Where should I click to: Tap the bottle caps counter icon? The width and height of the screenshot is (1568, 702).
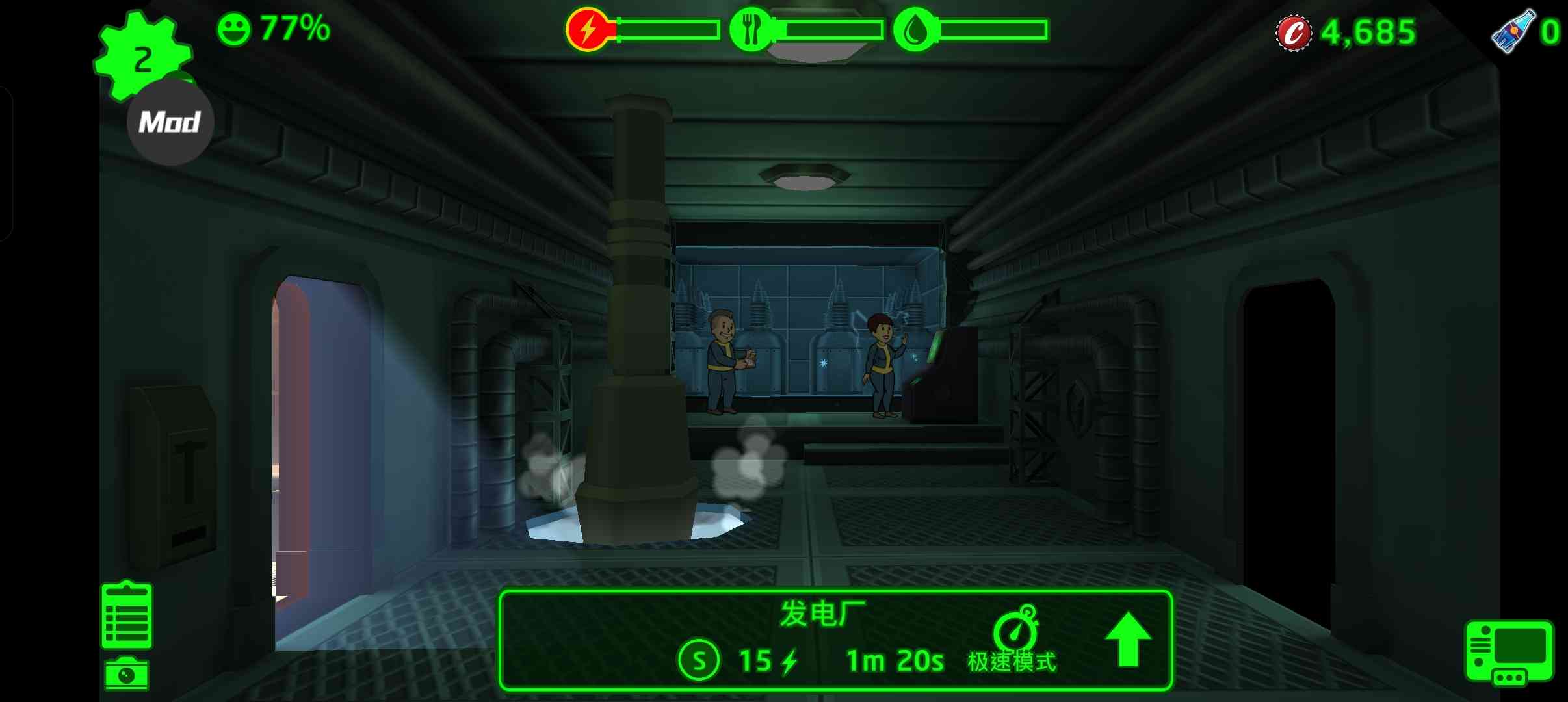pyautogui.click(x=1293, y=32)
